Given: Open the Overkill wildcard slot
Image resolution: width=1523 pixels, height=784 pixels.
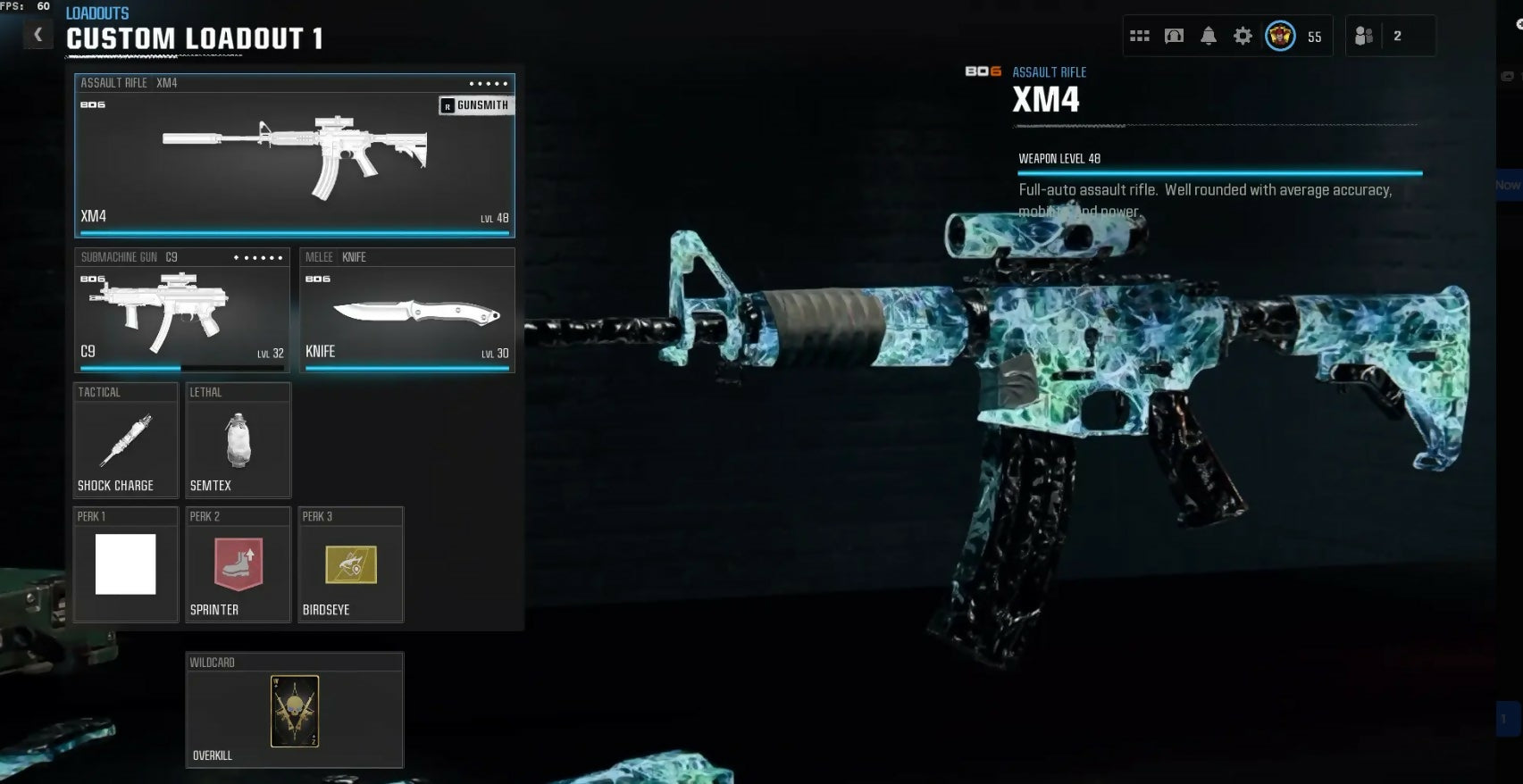Looking at the screenshot, I should (295, 711).
